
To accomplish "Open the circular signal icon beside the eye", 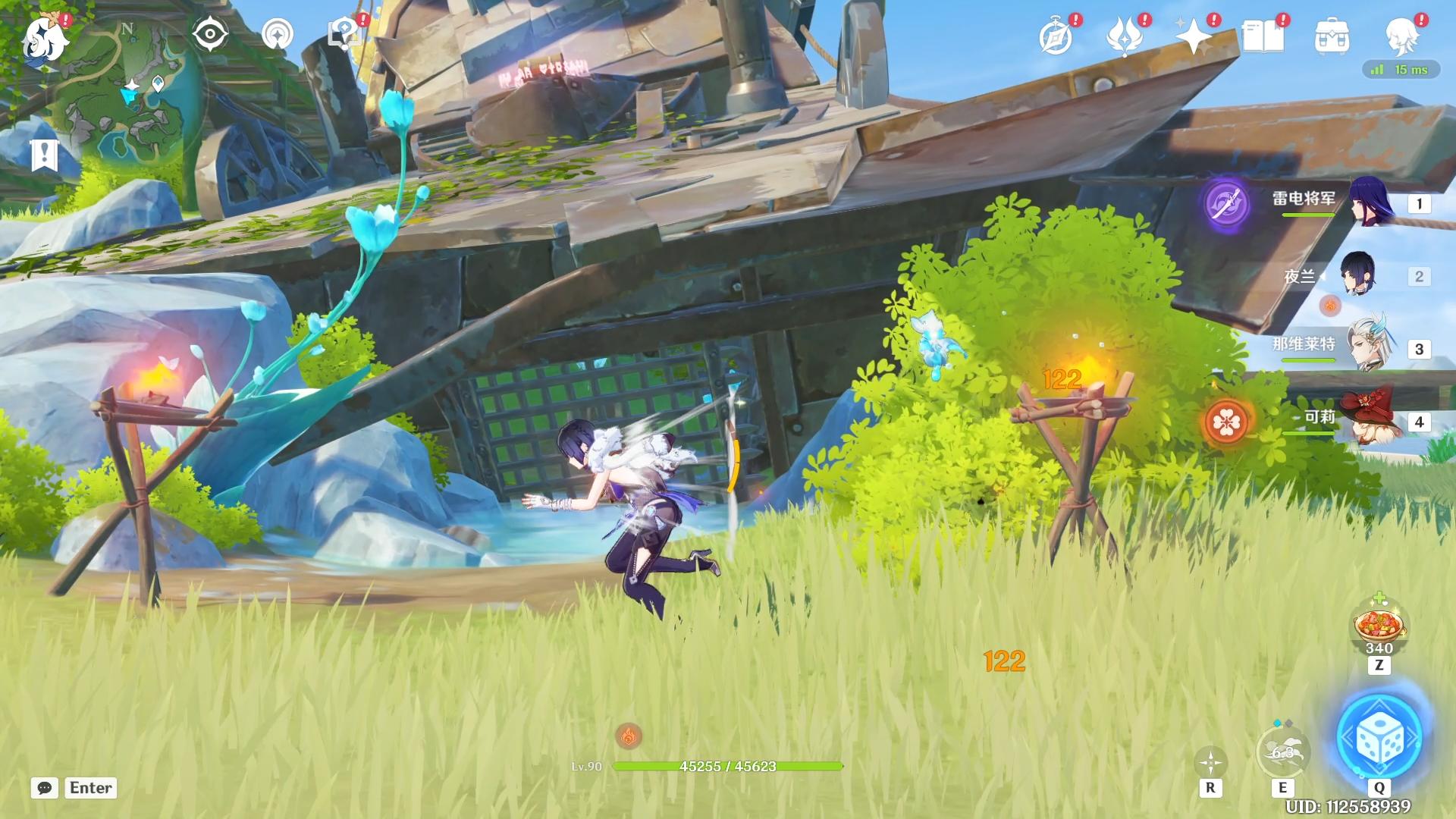I will point(277,34).
